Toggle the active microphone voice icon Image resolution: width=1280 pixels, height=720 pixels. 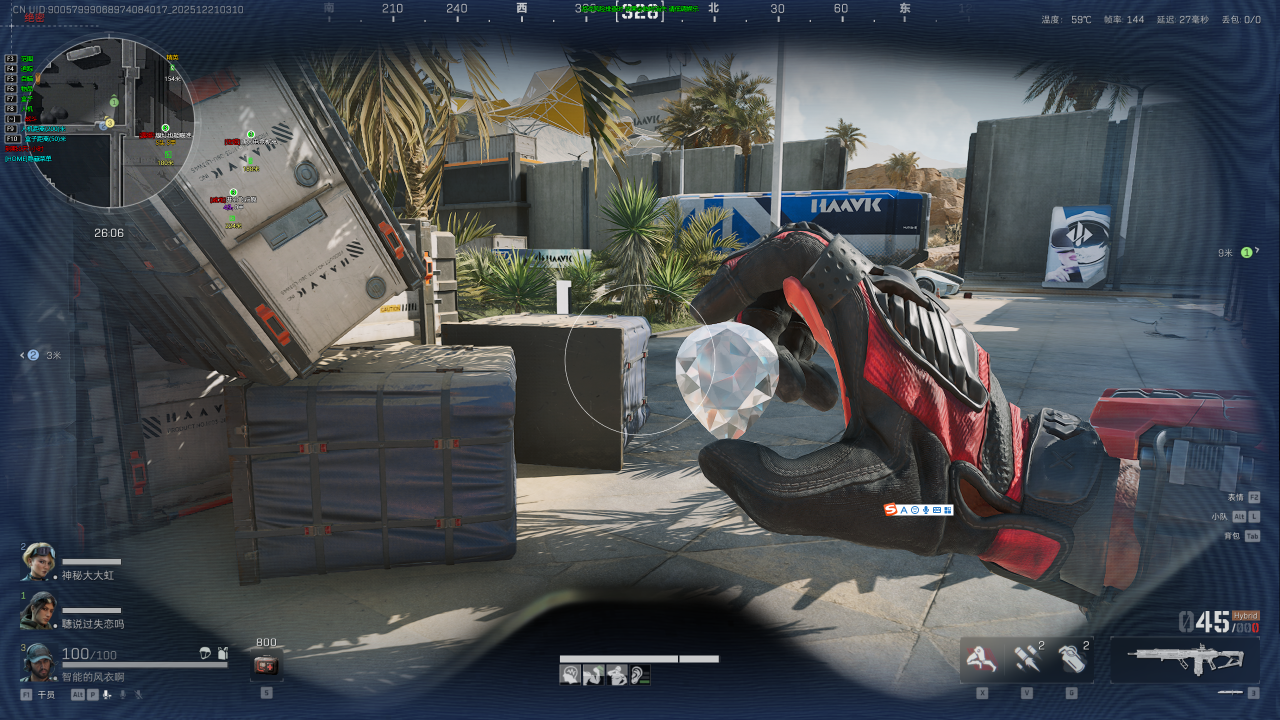click(x=106, y=694)
